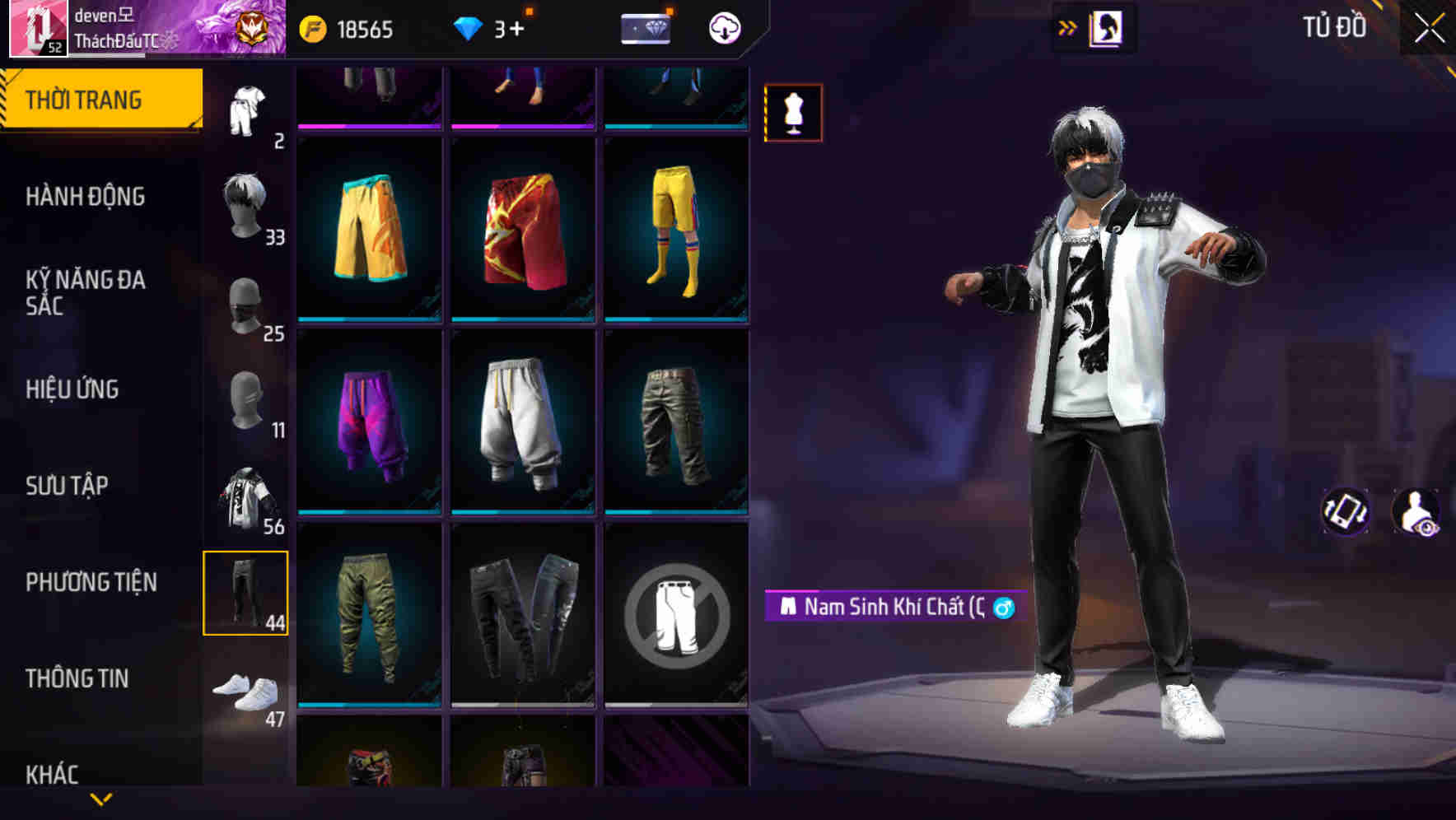Click the character profile card icon top right
This screenshot has height=820, width=1456.
coord(1108,26)
